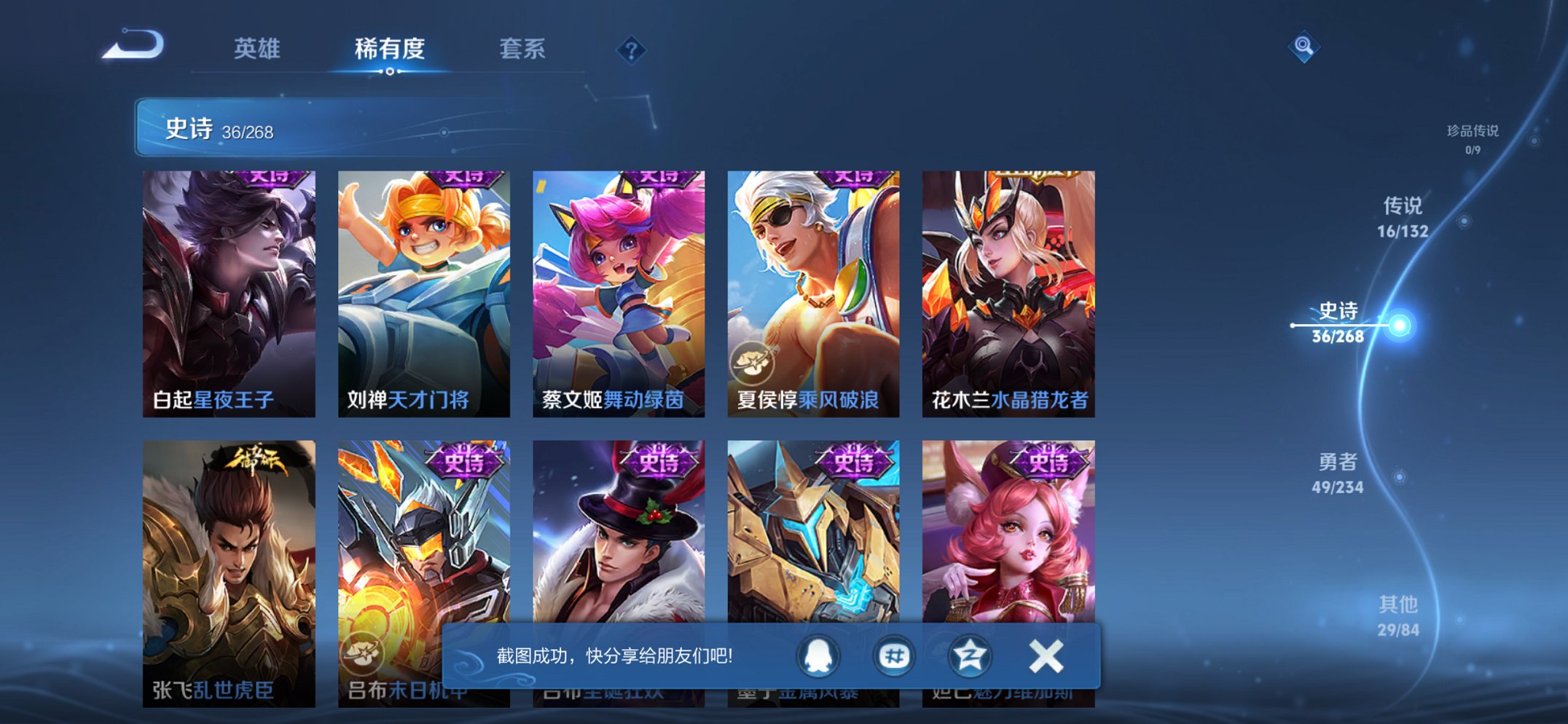Select the 稀有度 tab
This screenshot has height=724, width=1568.
391,50
